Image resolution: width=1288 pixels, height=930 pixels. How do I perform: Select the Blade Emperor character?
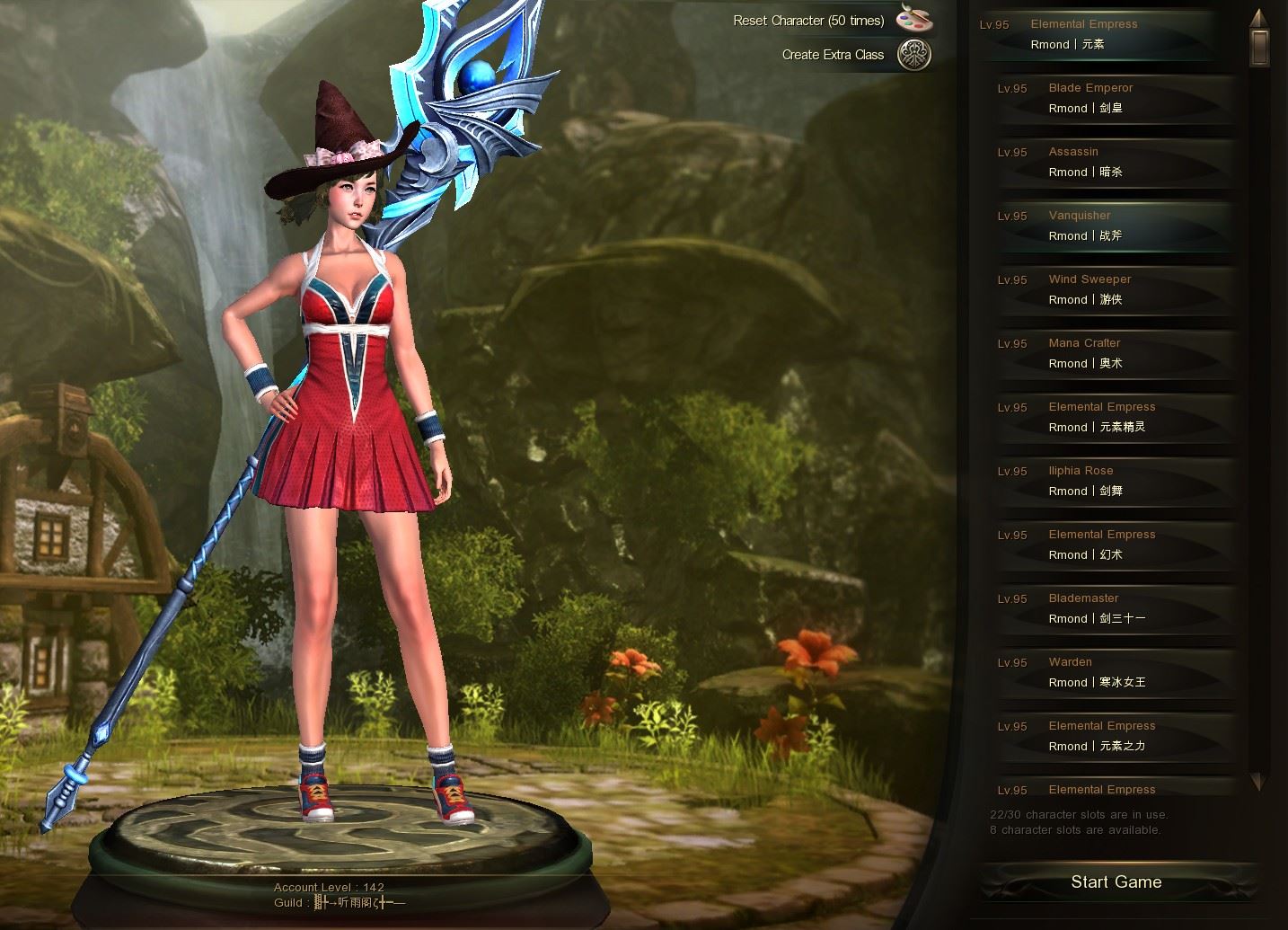click(1114, 98)
